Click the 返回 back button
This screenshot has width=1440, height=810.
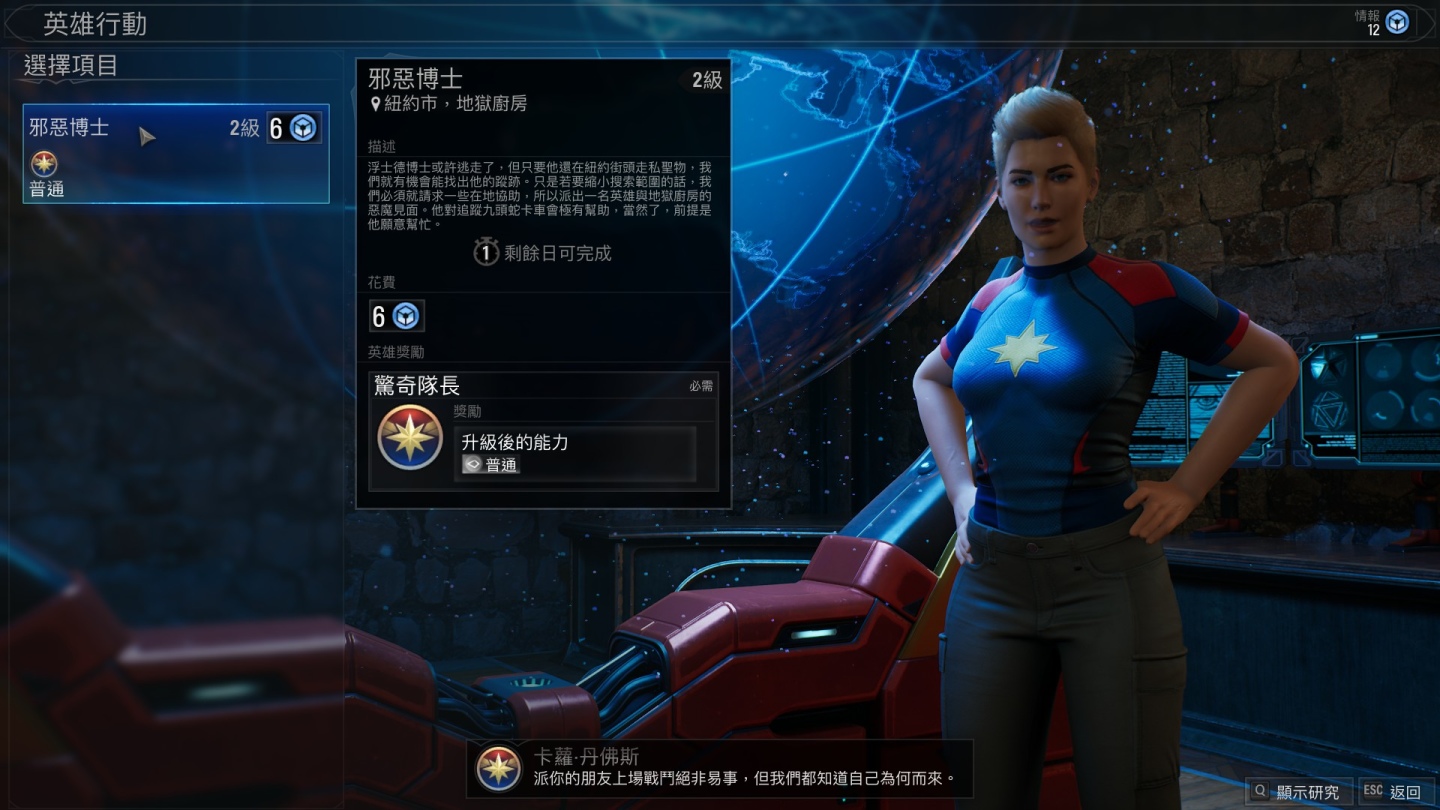1394,791
